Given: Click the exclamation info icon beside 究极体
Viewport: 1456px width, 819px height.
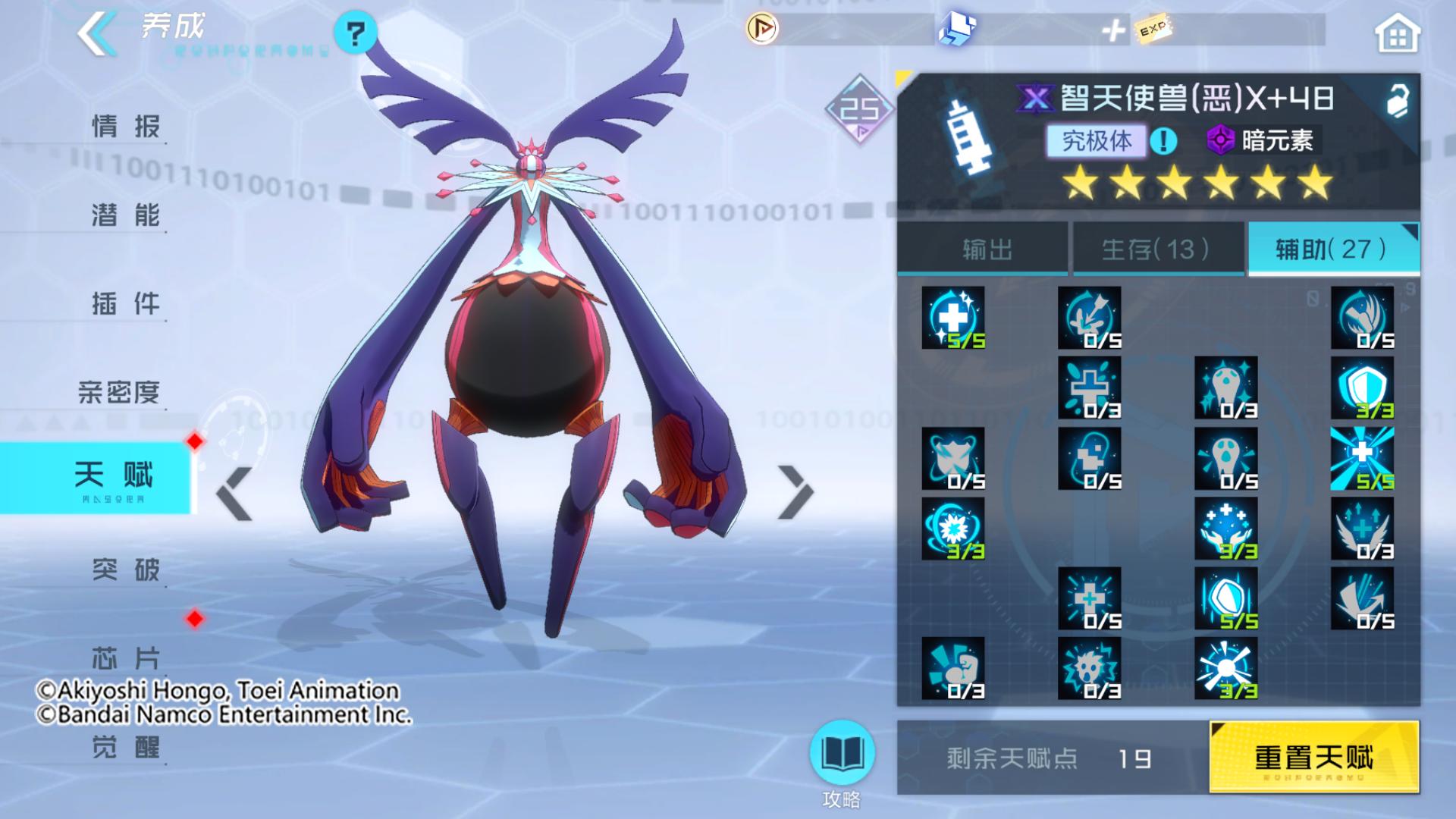Looking at the screenshot, I should click(x=1163, y=140).
